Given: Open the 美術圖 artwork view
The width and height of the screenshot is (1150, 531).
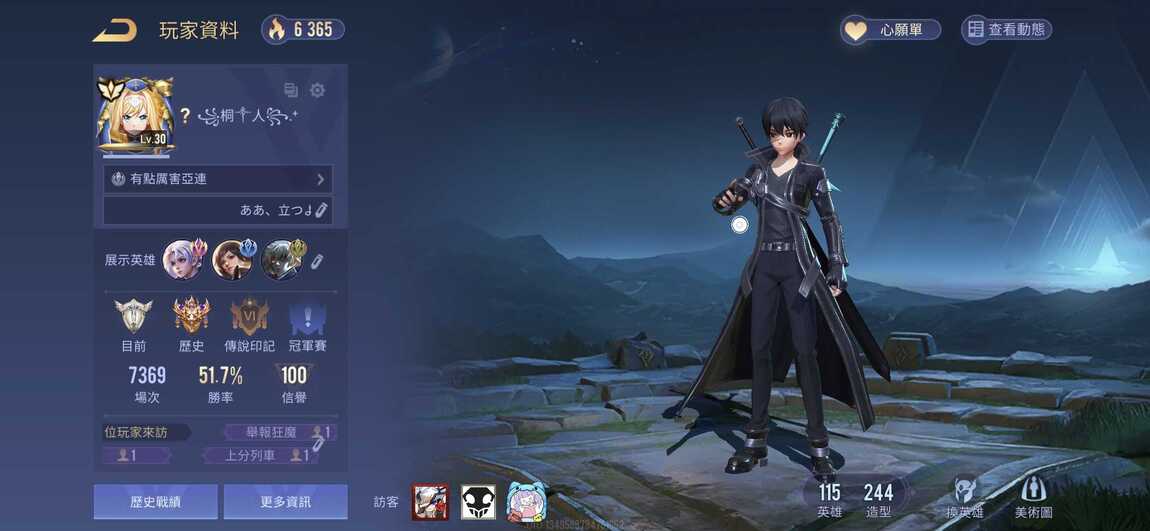Looking at the screenshot, I should pyautogui.click(x=1033, y=496).
